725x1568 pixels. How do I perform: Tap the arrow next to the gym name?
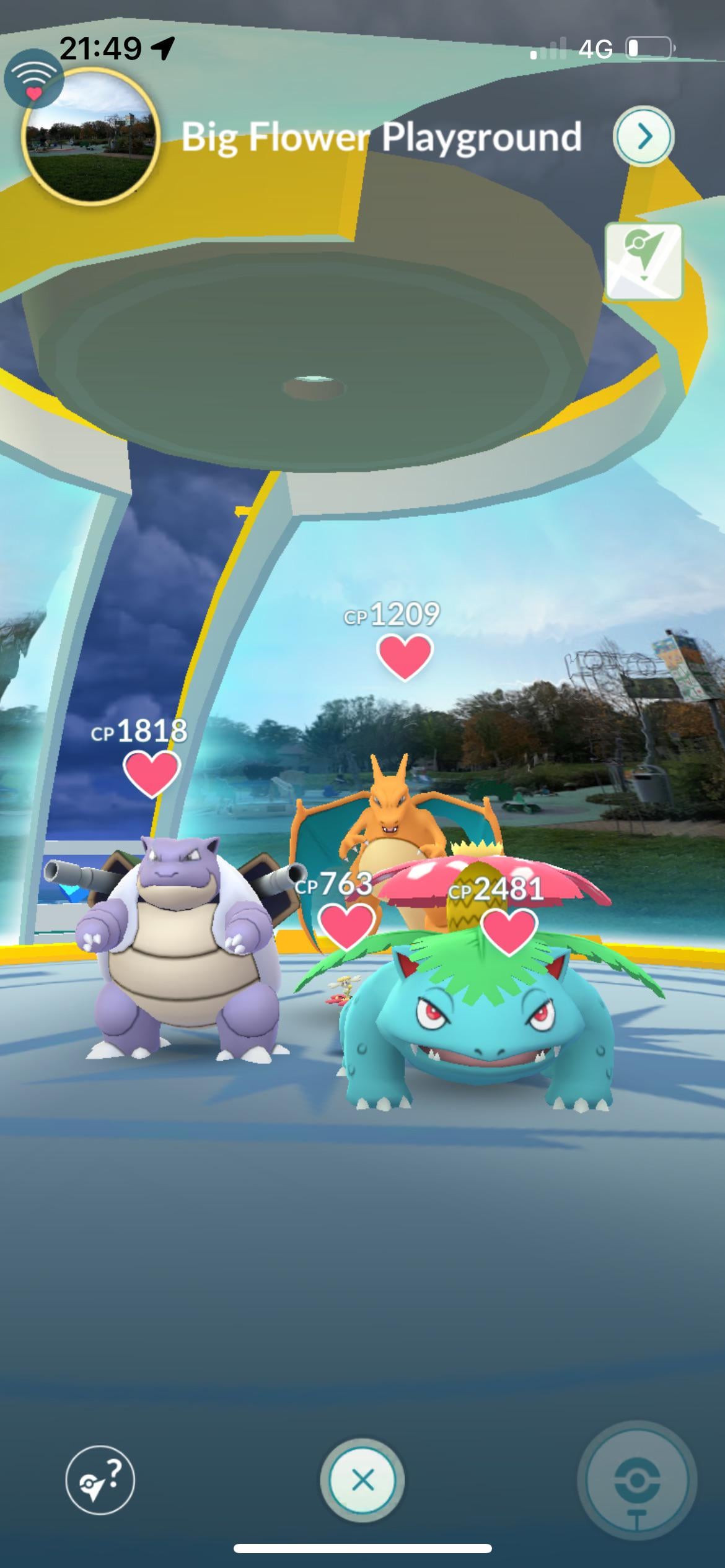click(x=644, y=136)
